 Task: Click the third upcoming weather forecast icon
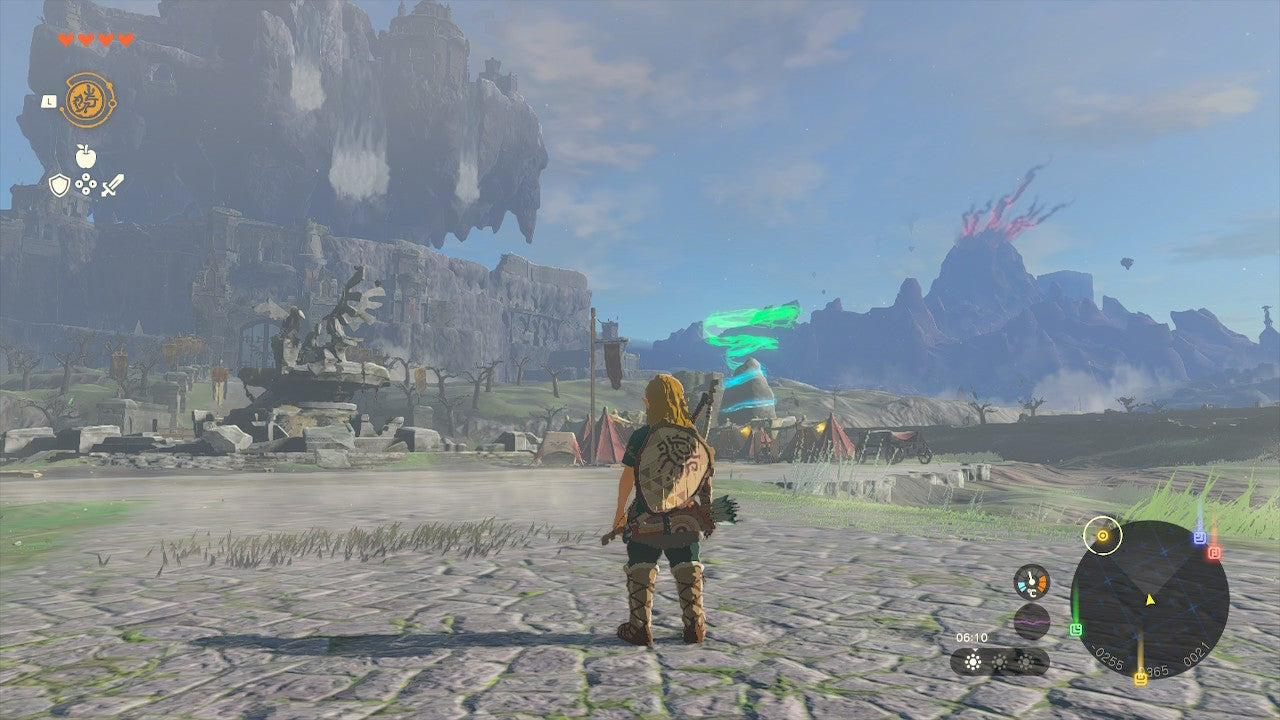tap(1026, 662)
